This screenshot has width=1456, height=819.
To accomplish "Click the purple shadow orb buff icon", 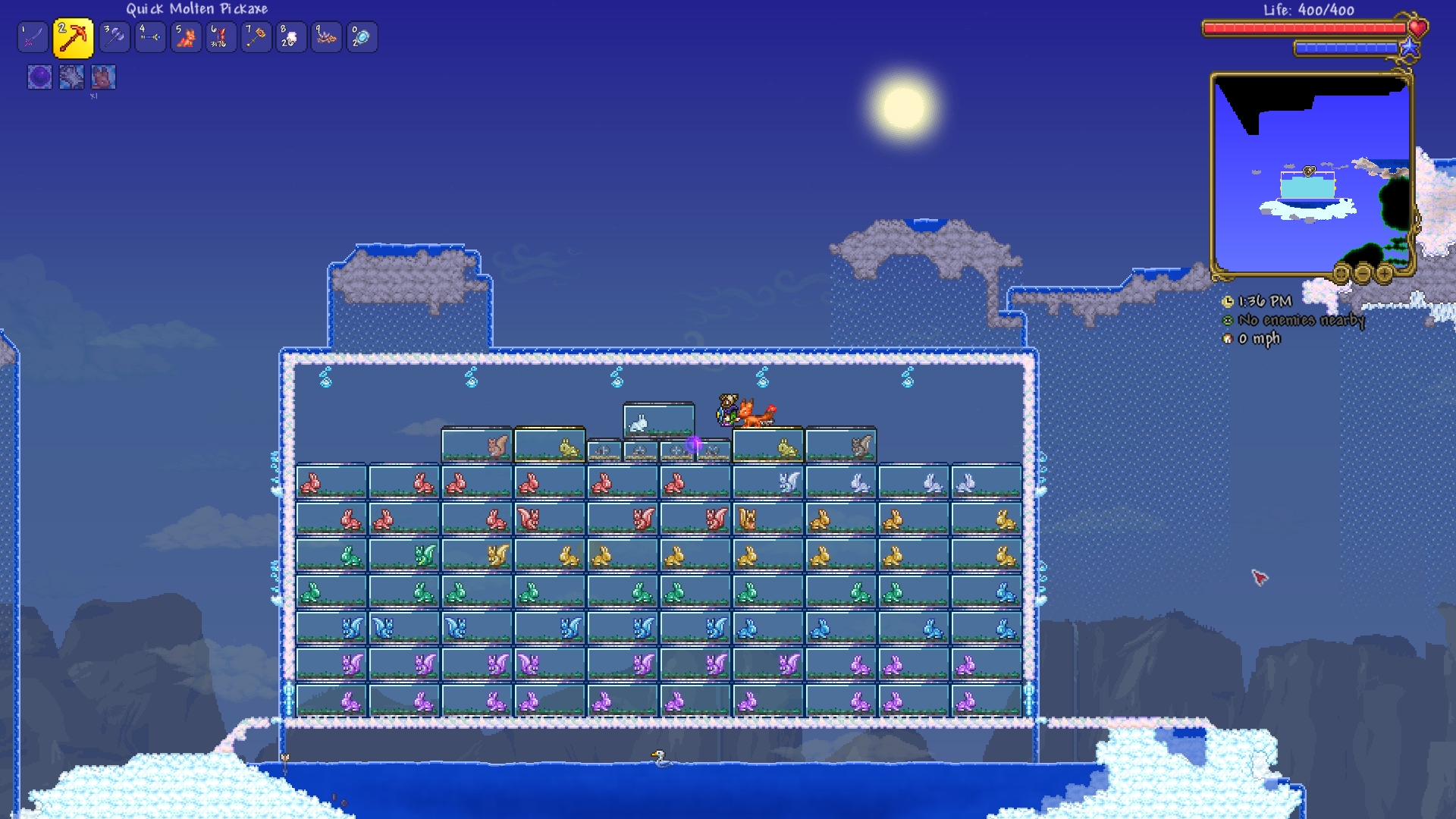I will pyautogui.click(x=39, y=77).
